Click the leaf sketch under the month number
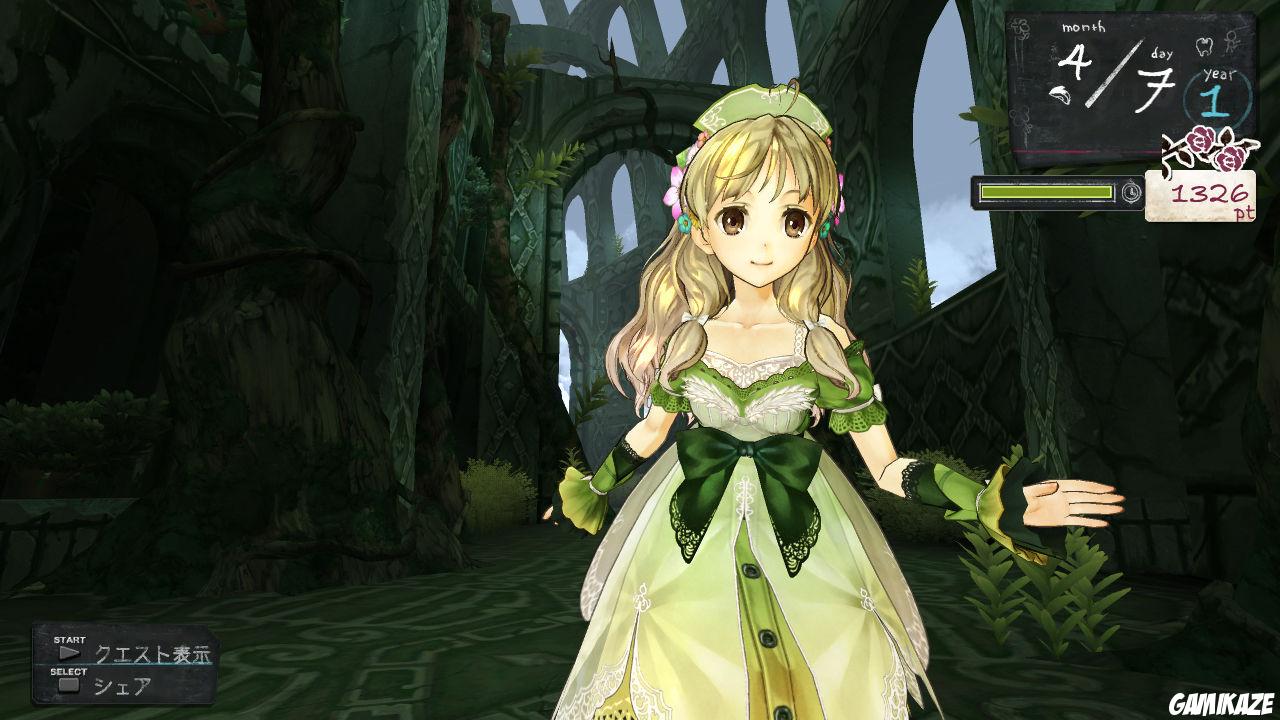Image resolution: width=1280 pixels, height=720 pixels. pos(1060,93)
